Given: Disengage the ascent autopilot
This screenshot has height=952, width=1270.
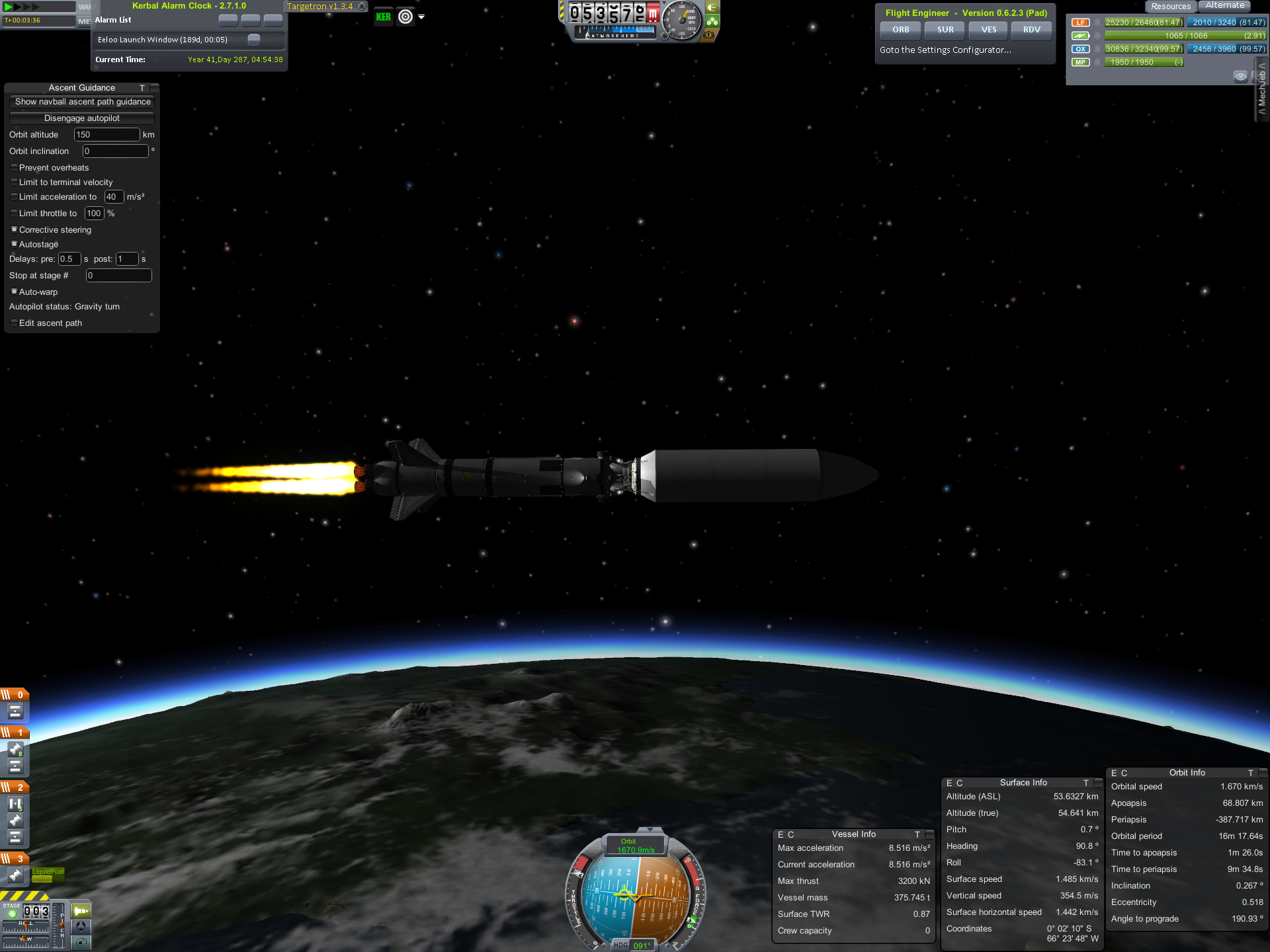Looking at the screenshot, I should click(x=81, y=118).
